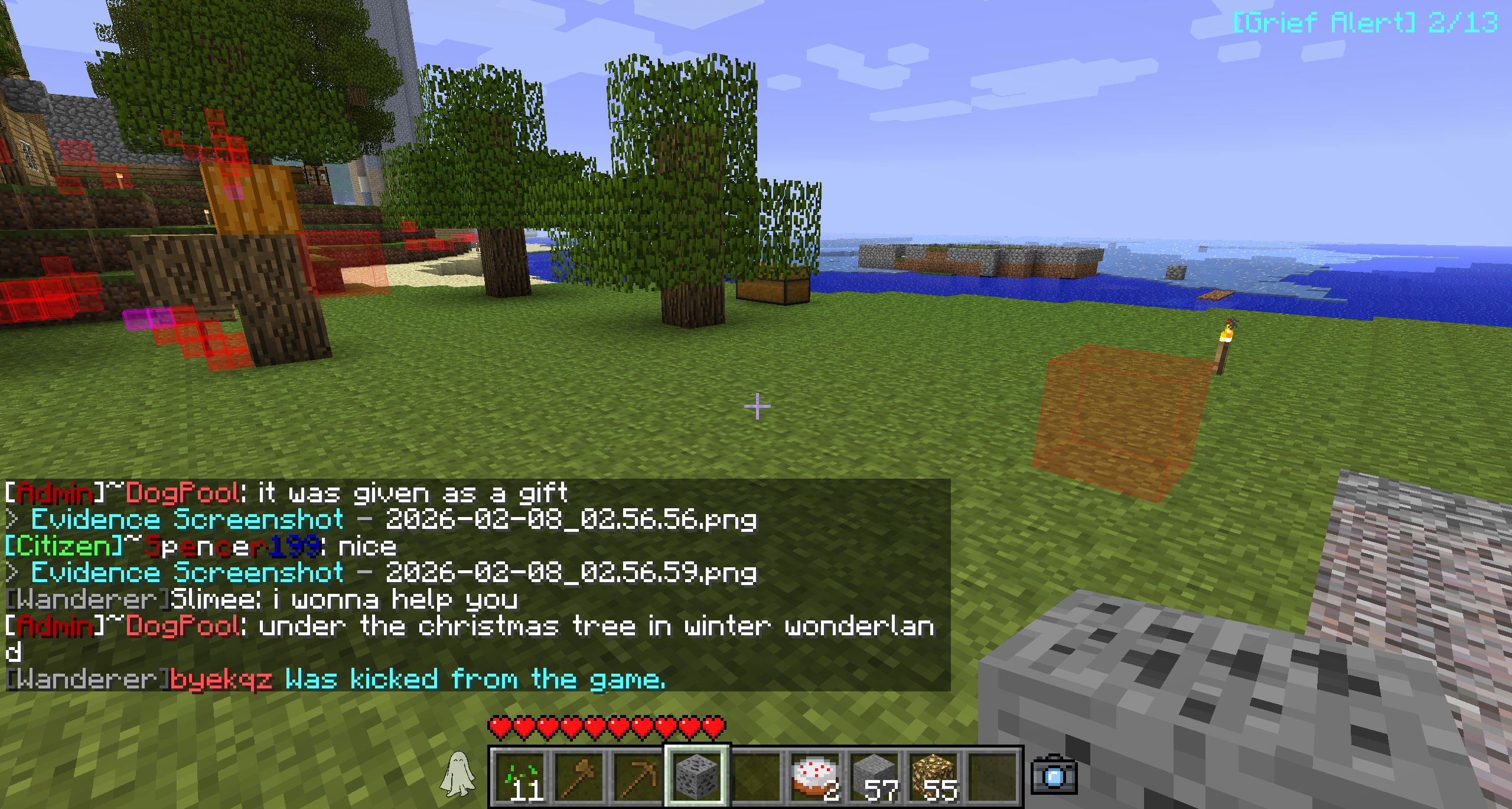Select the cake hotbar slot
Screen dimensions: 1512x809
coord(815,776)
